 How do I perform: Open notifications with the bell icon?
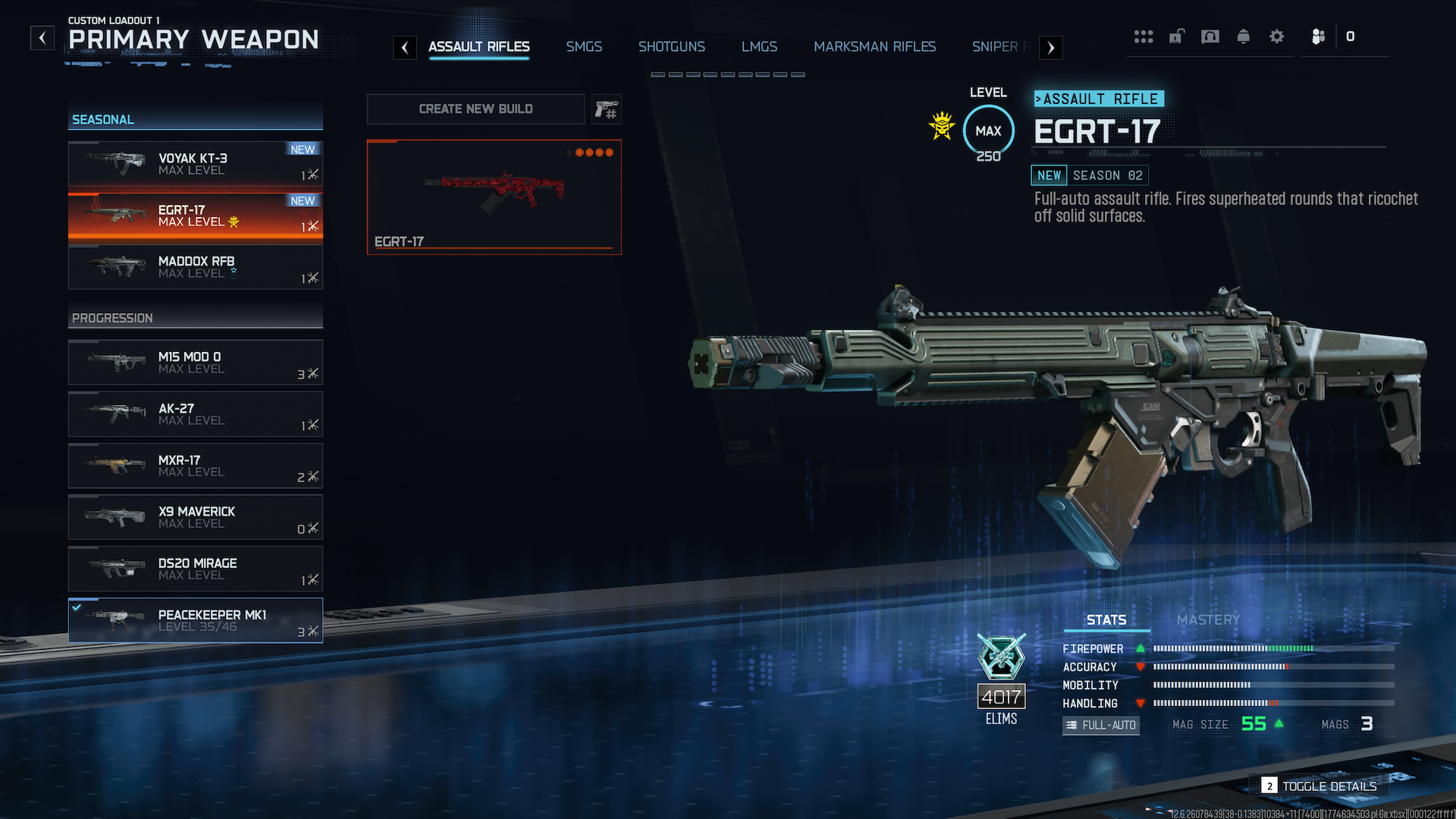pyautogui.click(x=1244, y=36)
